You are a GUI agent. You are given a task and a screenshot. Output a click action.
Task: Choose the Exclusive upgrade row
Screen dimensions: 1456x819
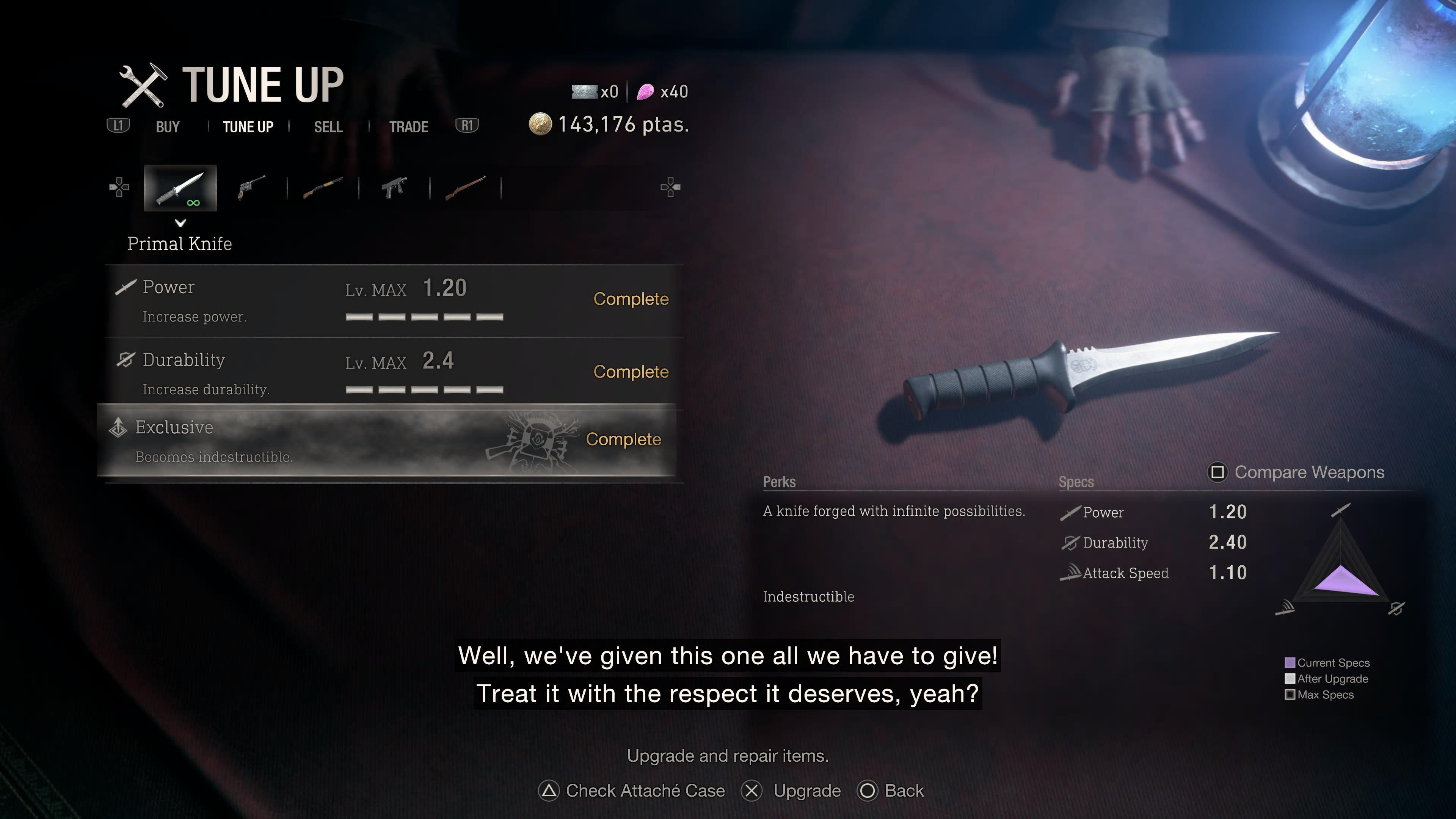pyautogui.click(x=387, y=441)
